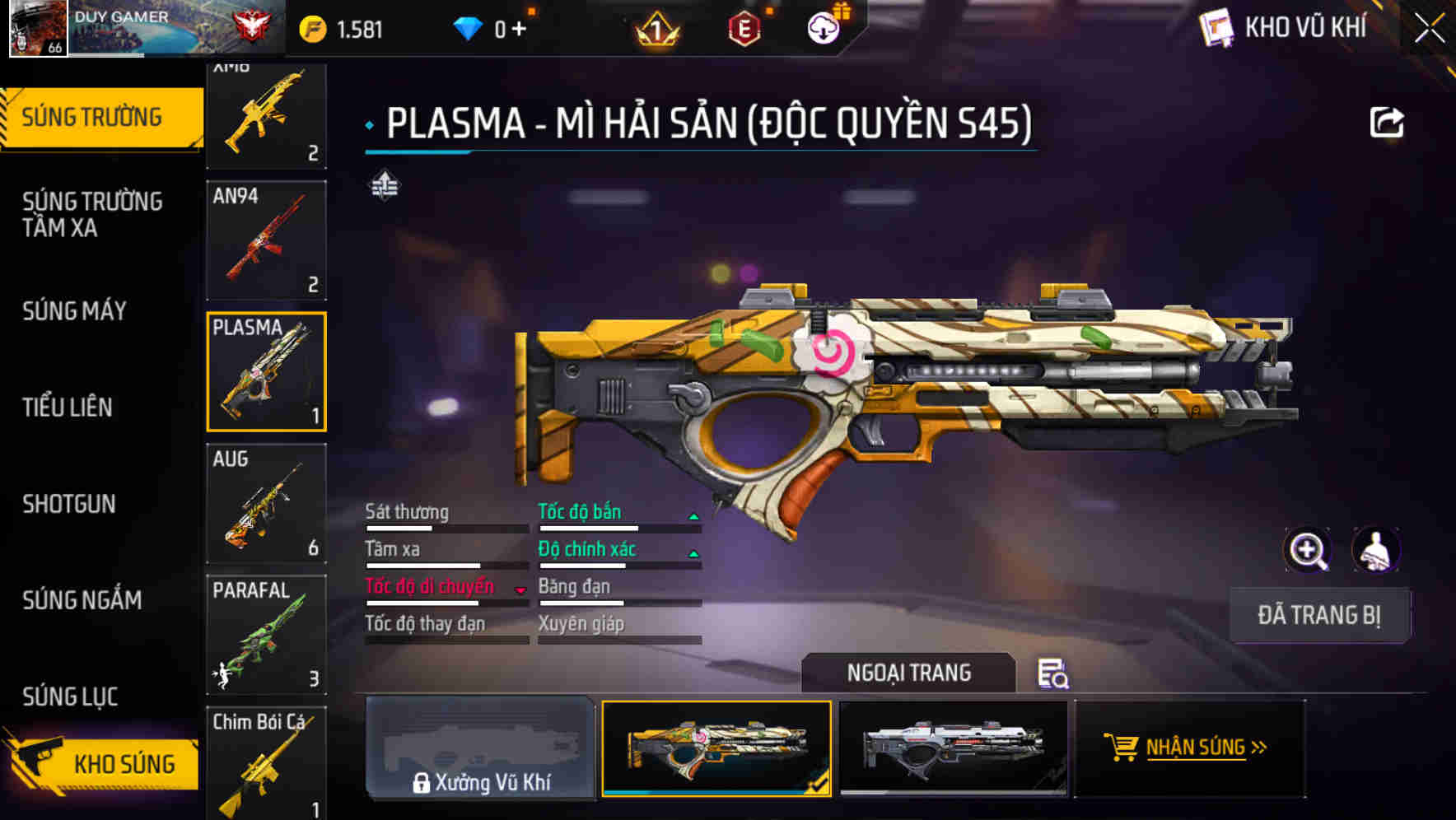
Task: Click the Đã Trang Bị button
Action: click(1318, 615)
